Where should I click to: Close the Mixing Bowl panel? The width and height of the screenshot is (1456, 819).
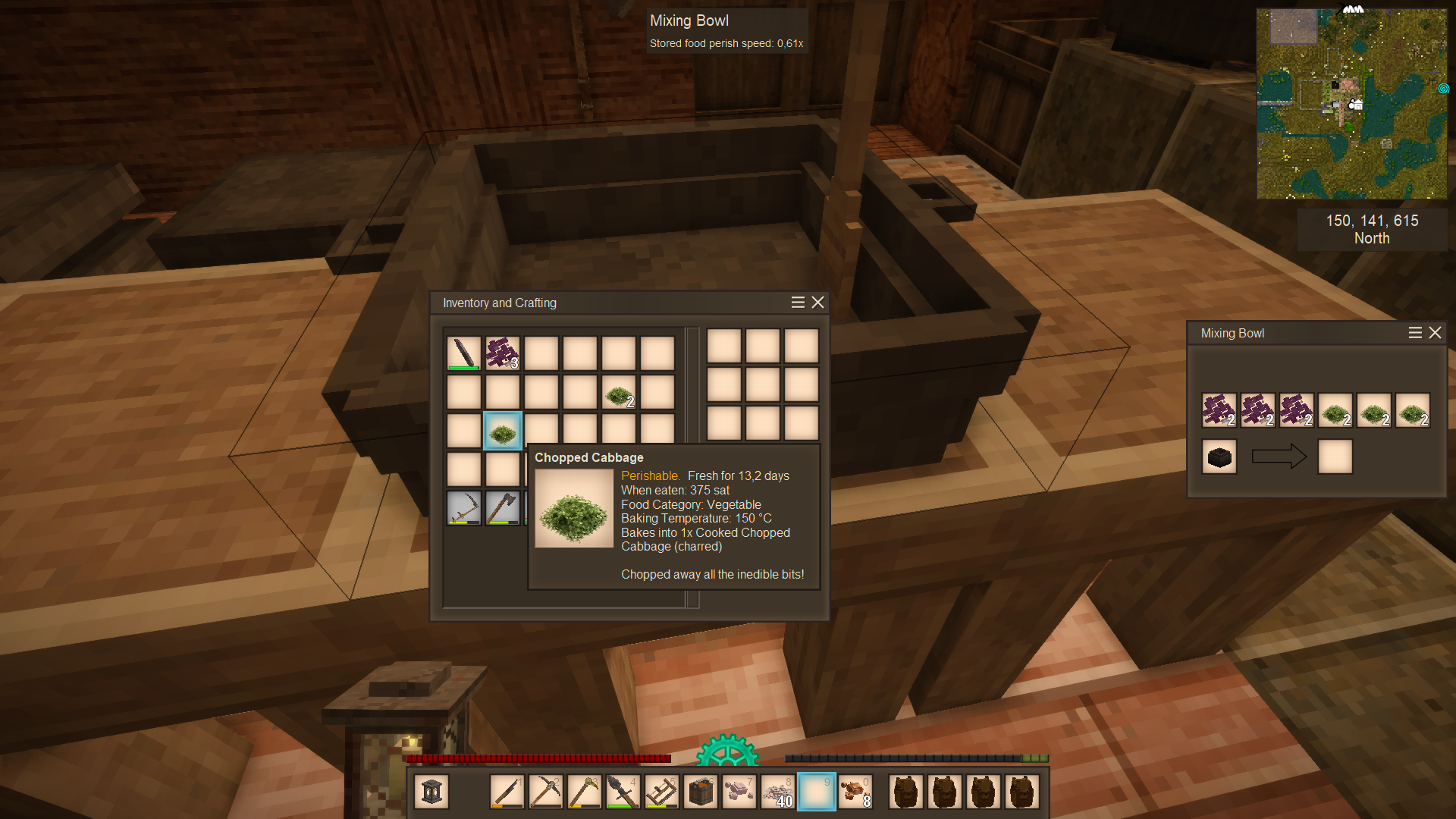point(1435,333)
